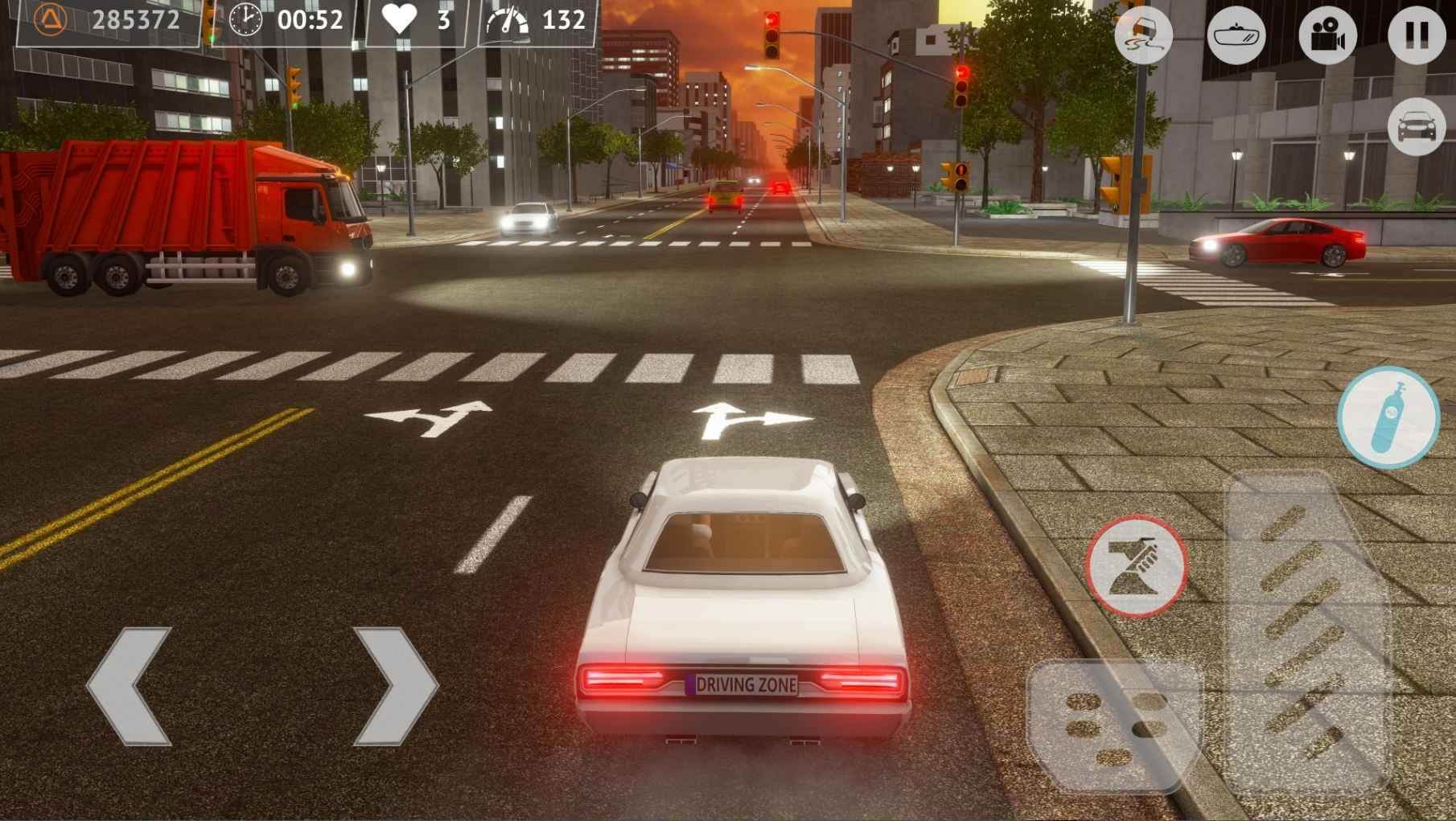Activate the nitro boost bottle
1456x821 pixels.
pos(1388,417)
